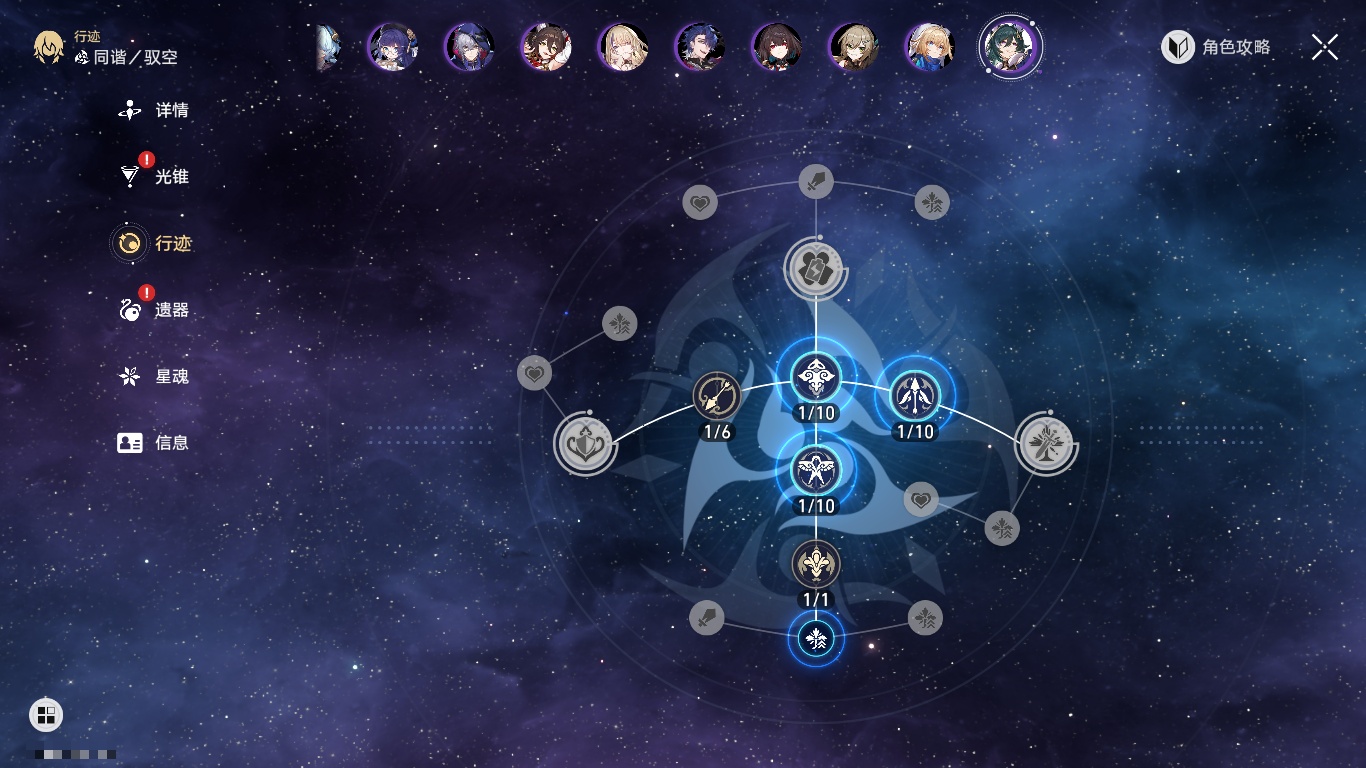Select the blonde girl with blue outfit portrait

coord(930,47)
